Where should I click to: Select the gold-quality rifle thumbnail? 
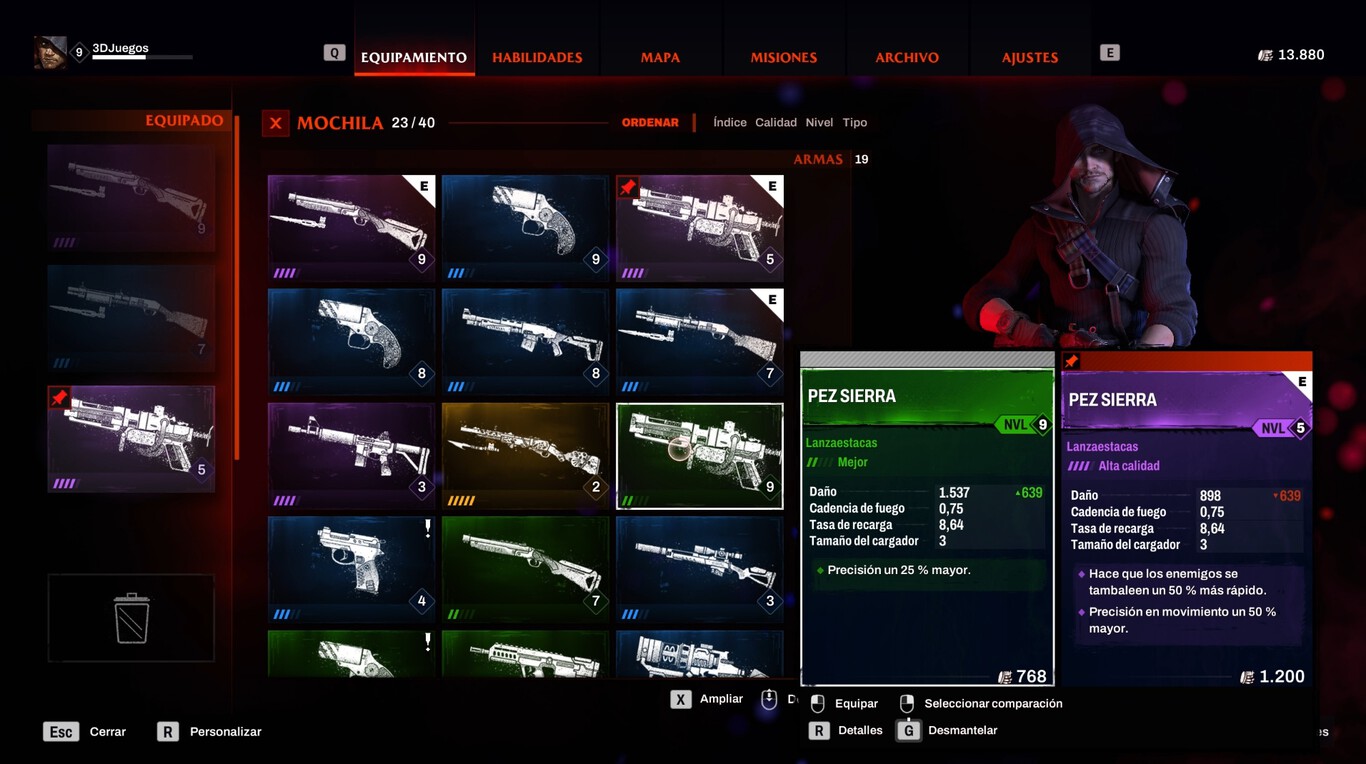[x=525, y=455]
